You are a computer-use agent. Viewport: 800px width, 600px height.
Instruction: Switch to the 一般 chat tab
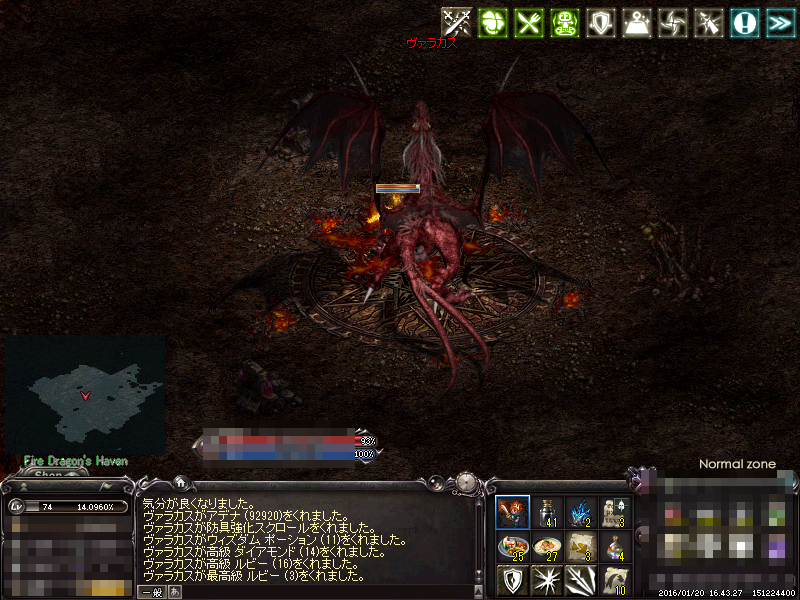pos(151,592)
